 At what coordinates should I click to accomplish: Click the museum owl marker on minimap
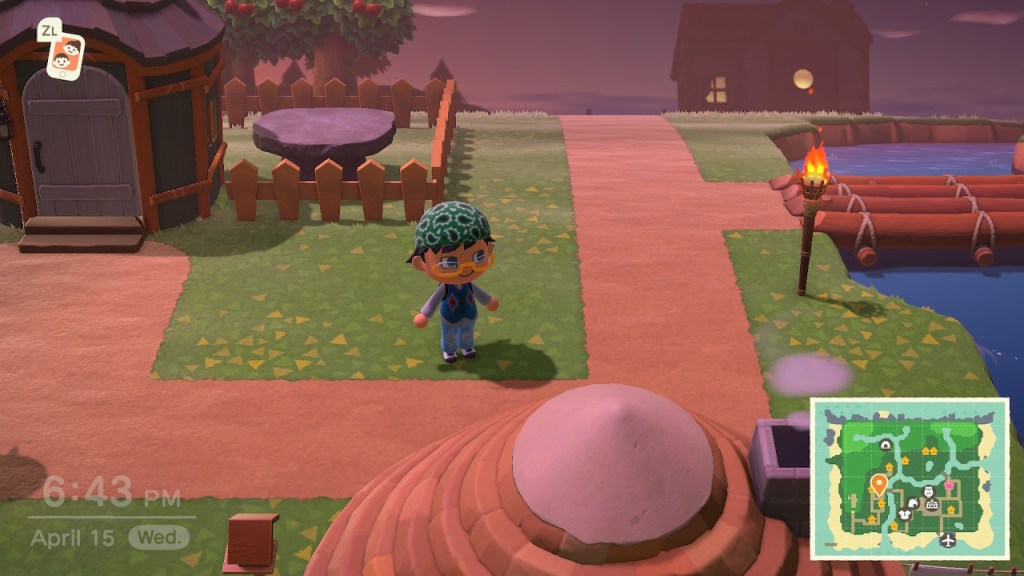coord(928,491)
